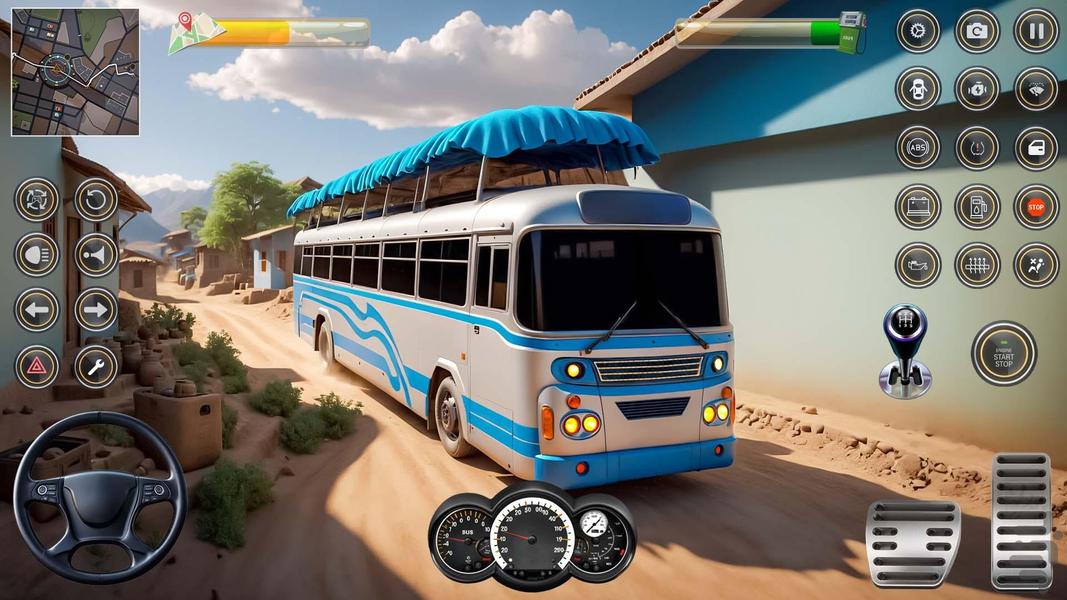Image resolution: width=1067 pixels, height=600 pixels.
Task: Turn on the headlights
Action: [x=37, y=255]
